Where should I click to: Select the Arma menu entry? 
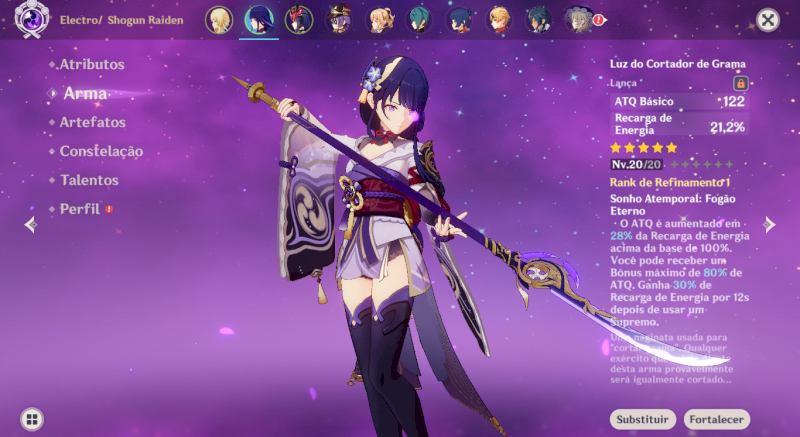pos(85,93)
